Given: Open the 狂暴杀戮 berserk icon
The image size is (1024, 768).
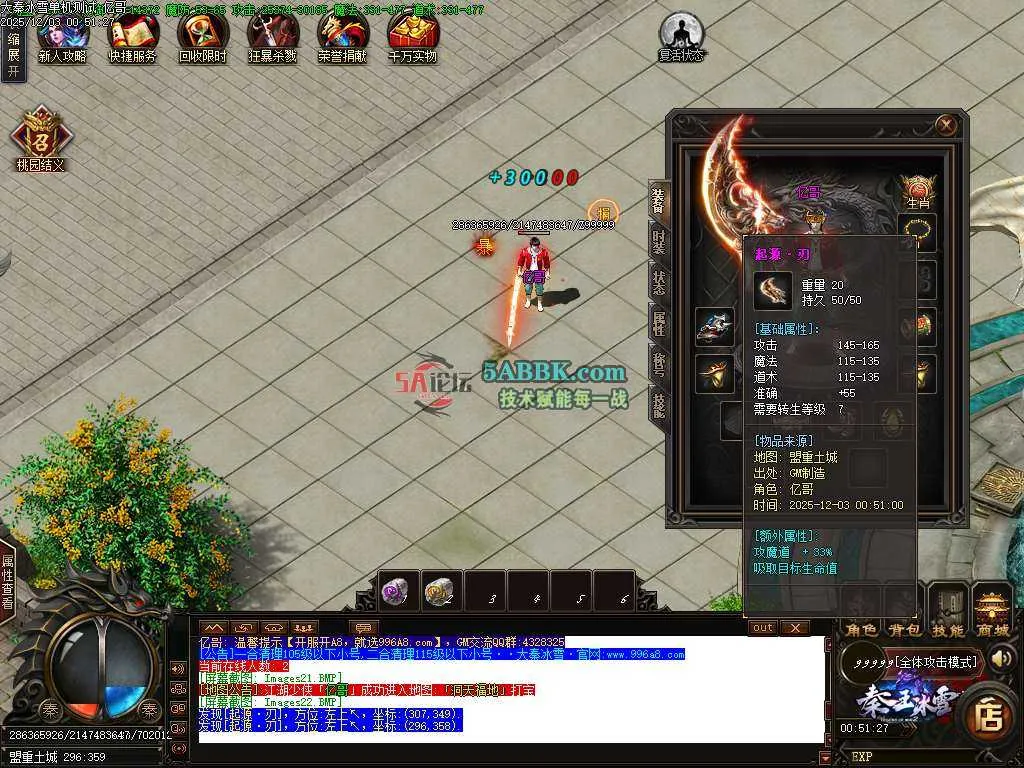Looking at the screenshot, I should [272, 38].
